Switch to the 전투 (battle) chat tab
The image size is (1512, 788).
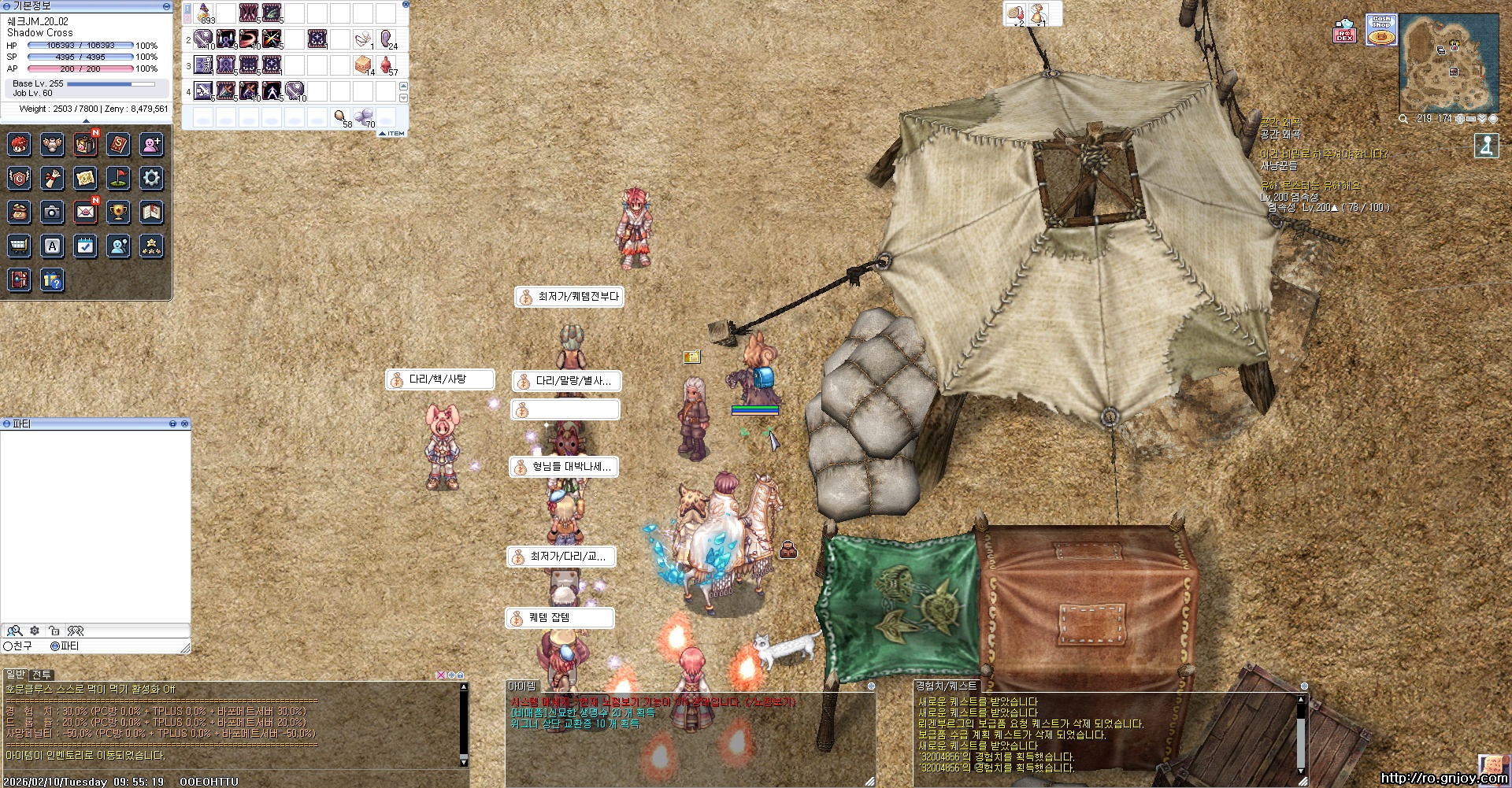[x=42, y=675]
